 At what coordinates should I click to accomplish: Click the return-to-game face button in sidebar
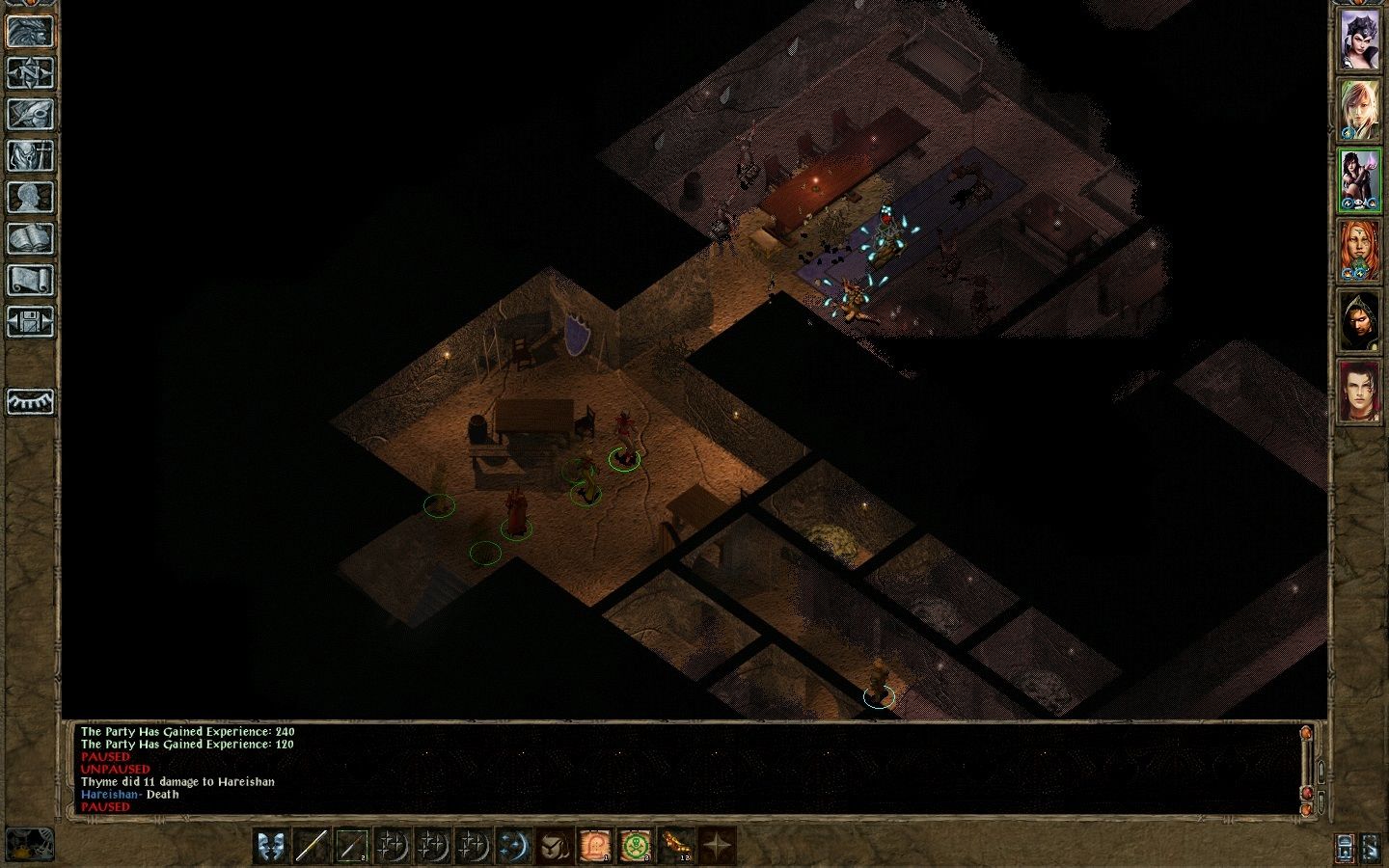[x=30, y=31]
